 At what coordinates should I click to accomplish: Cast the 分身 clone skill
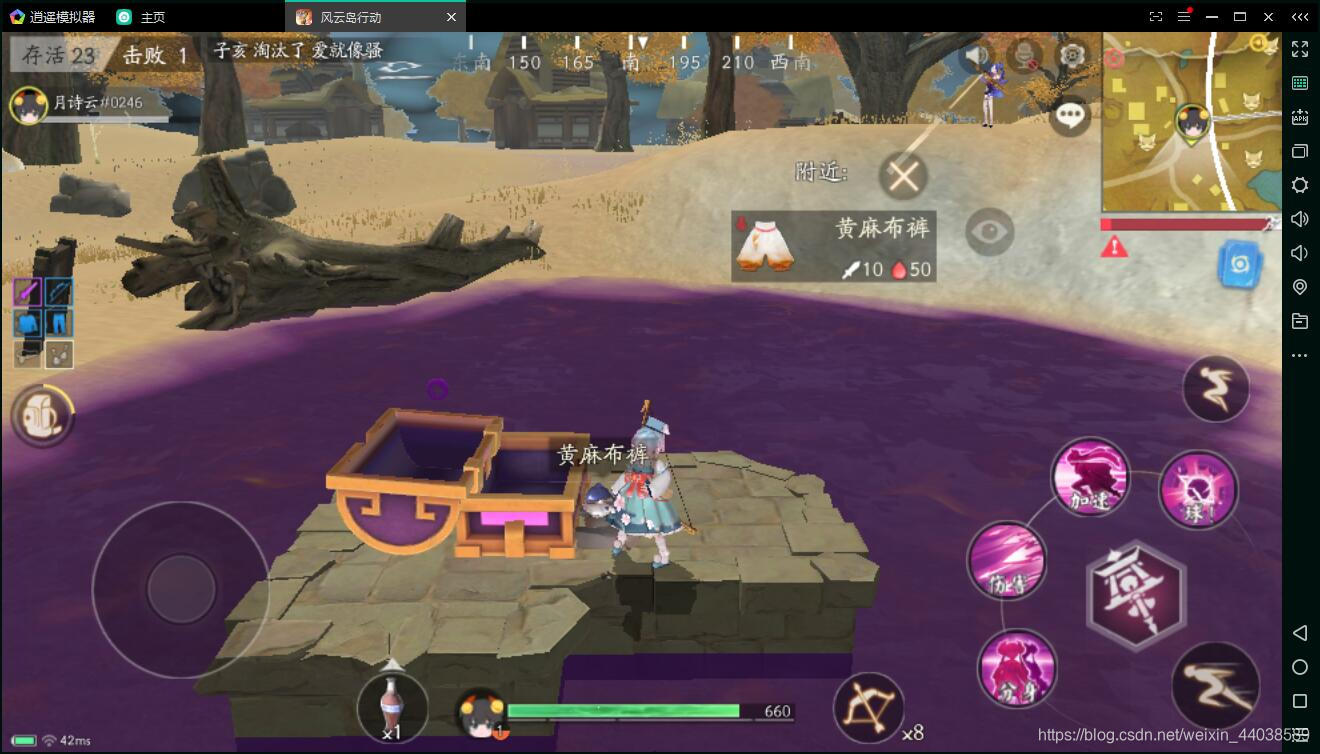click(1017, 667)
